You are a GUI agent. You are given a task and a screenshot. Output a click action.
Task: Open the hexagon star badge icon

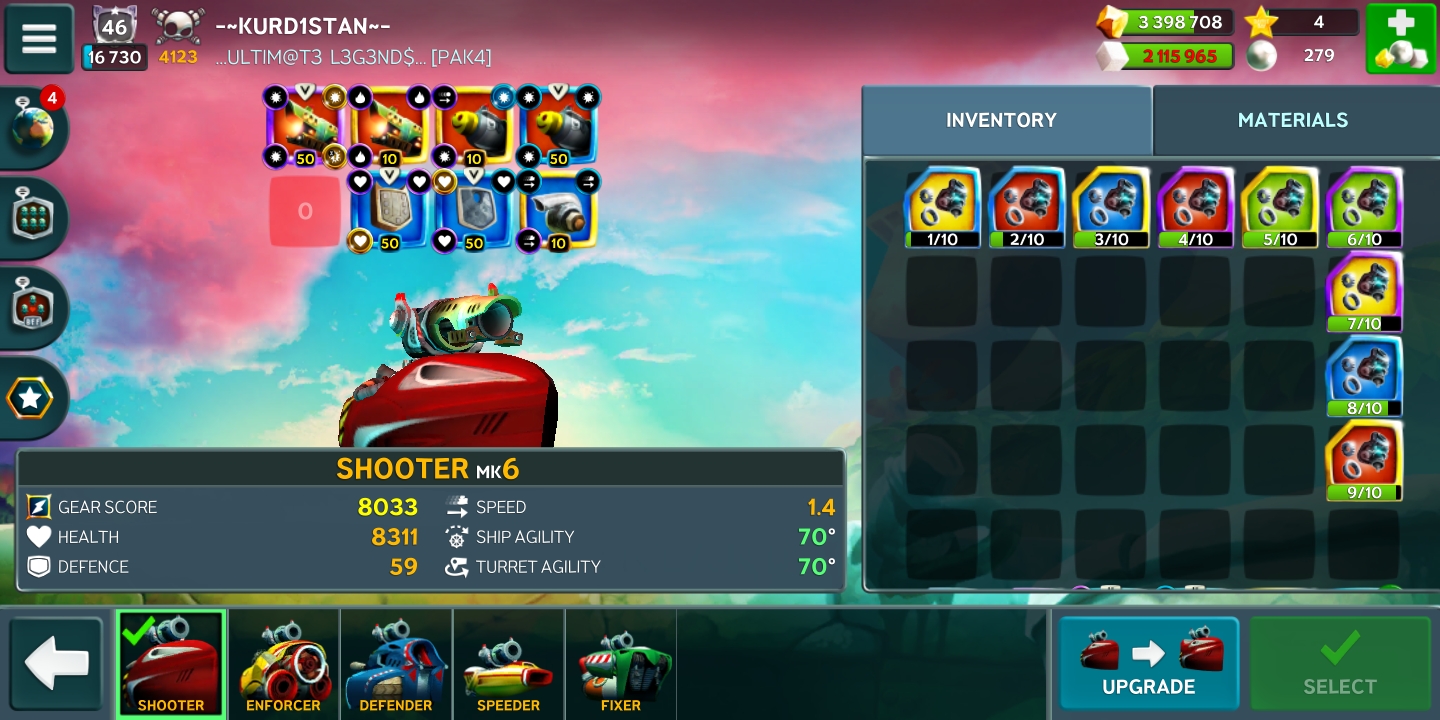[30, 398]
